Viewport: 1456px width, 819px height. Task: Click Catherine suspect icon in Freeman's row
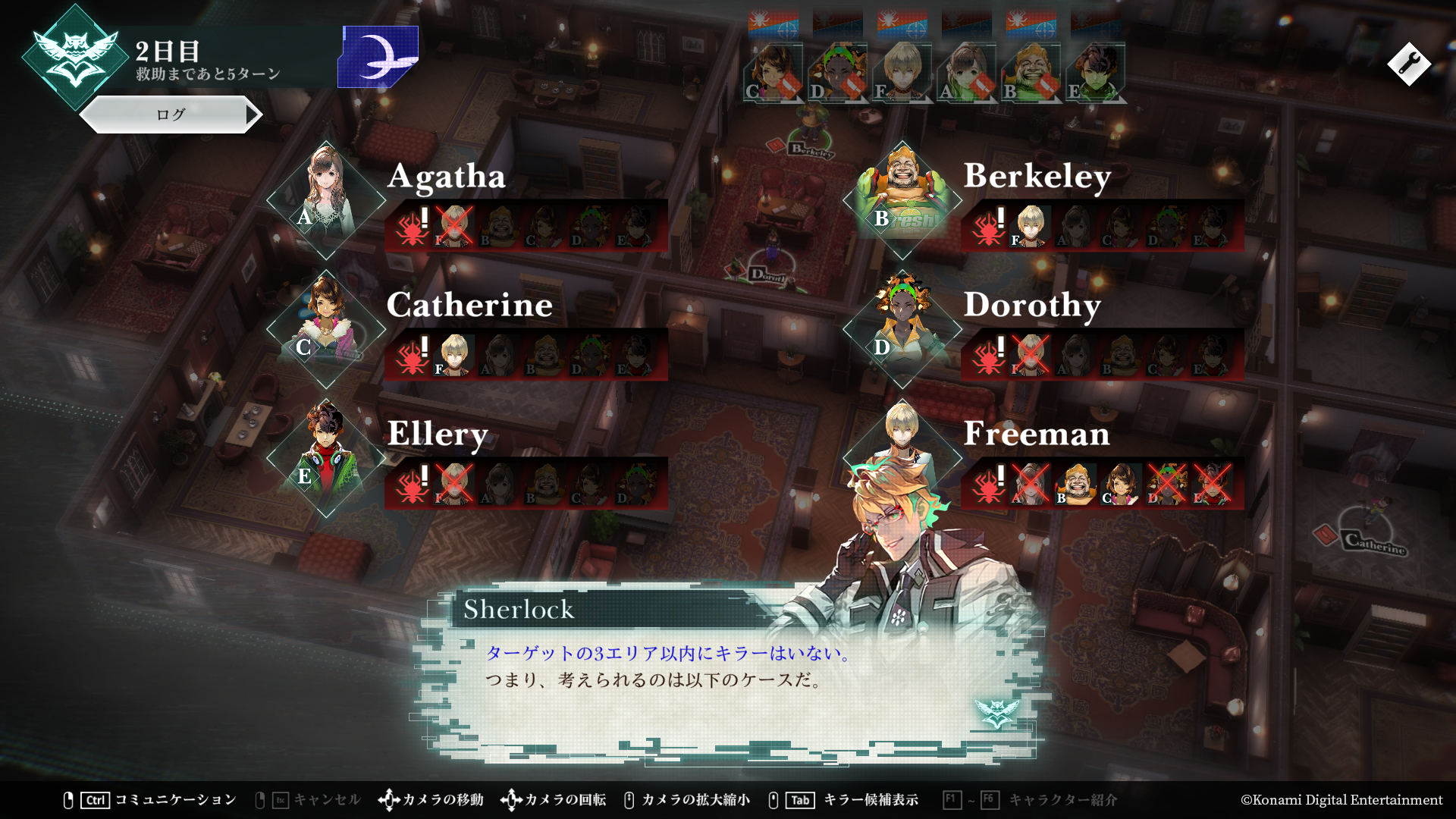[1122, 484]
